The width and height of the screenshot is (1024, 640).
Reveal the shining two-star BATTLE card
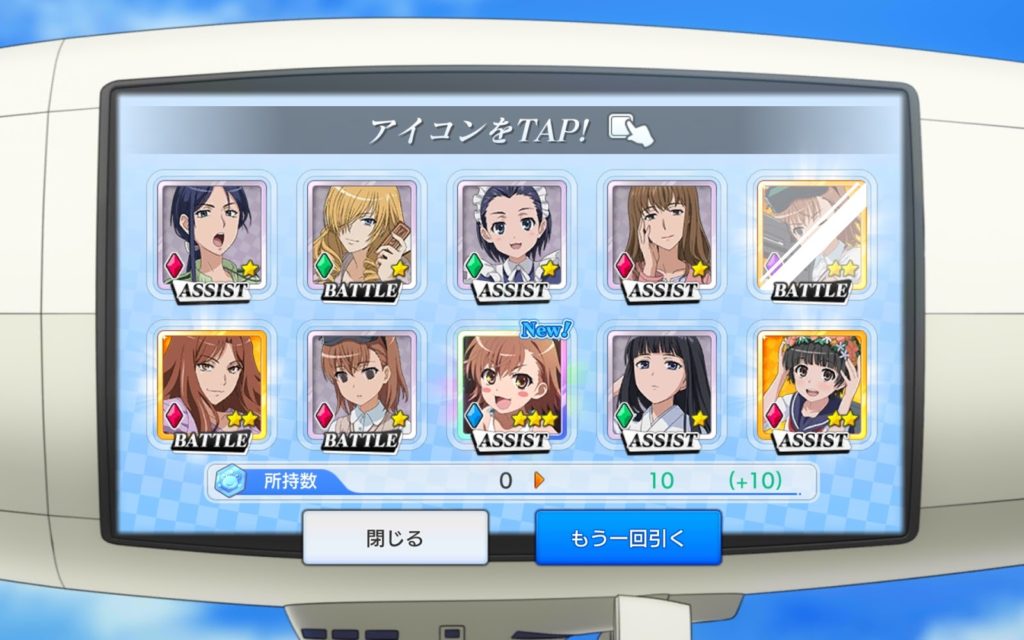tap(812, 237)
